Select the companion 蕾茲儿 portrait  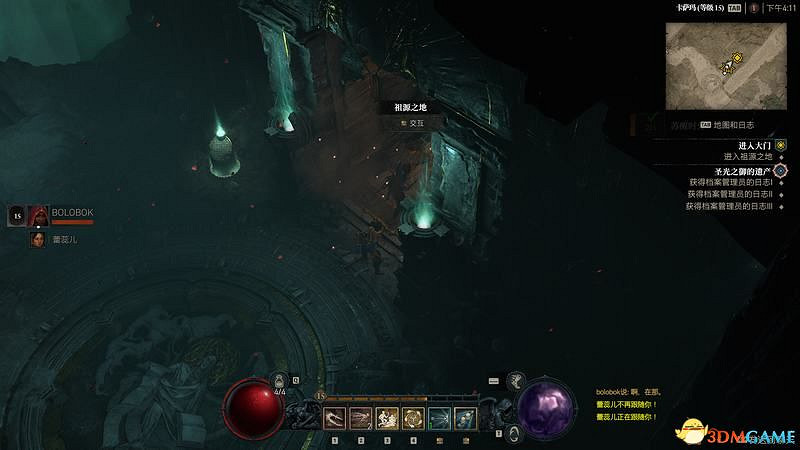tap(38, 240)
